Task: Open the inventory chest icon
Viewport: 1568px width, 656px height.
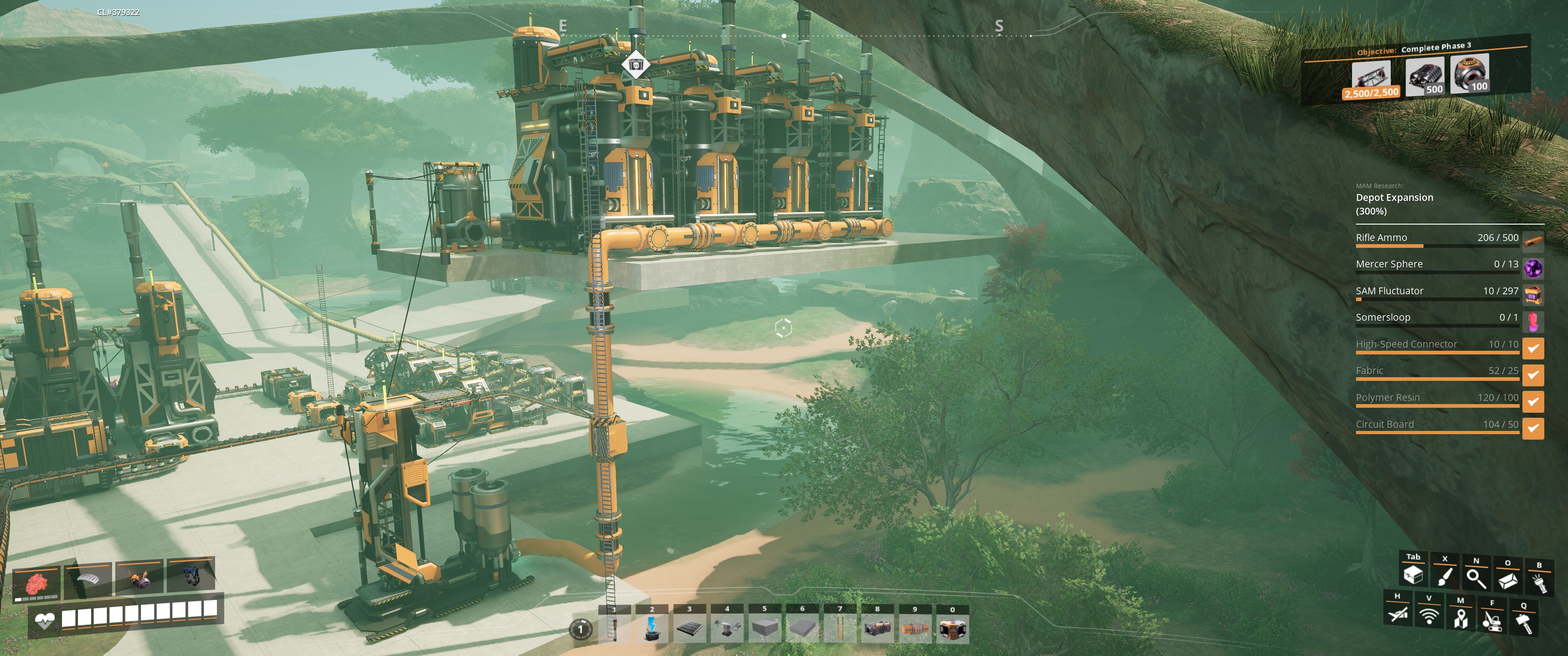Action: (1413, 575)
